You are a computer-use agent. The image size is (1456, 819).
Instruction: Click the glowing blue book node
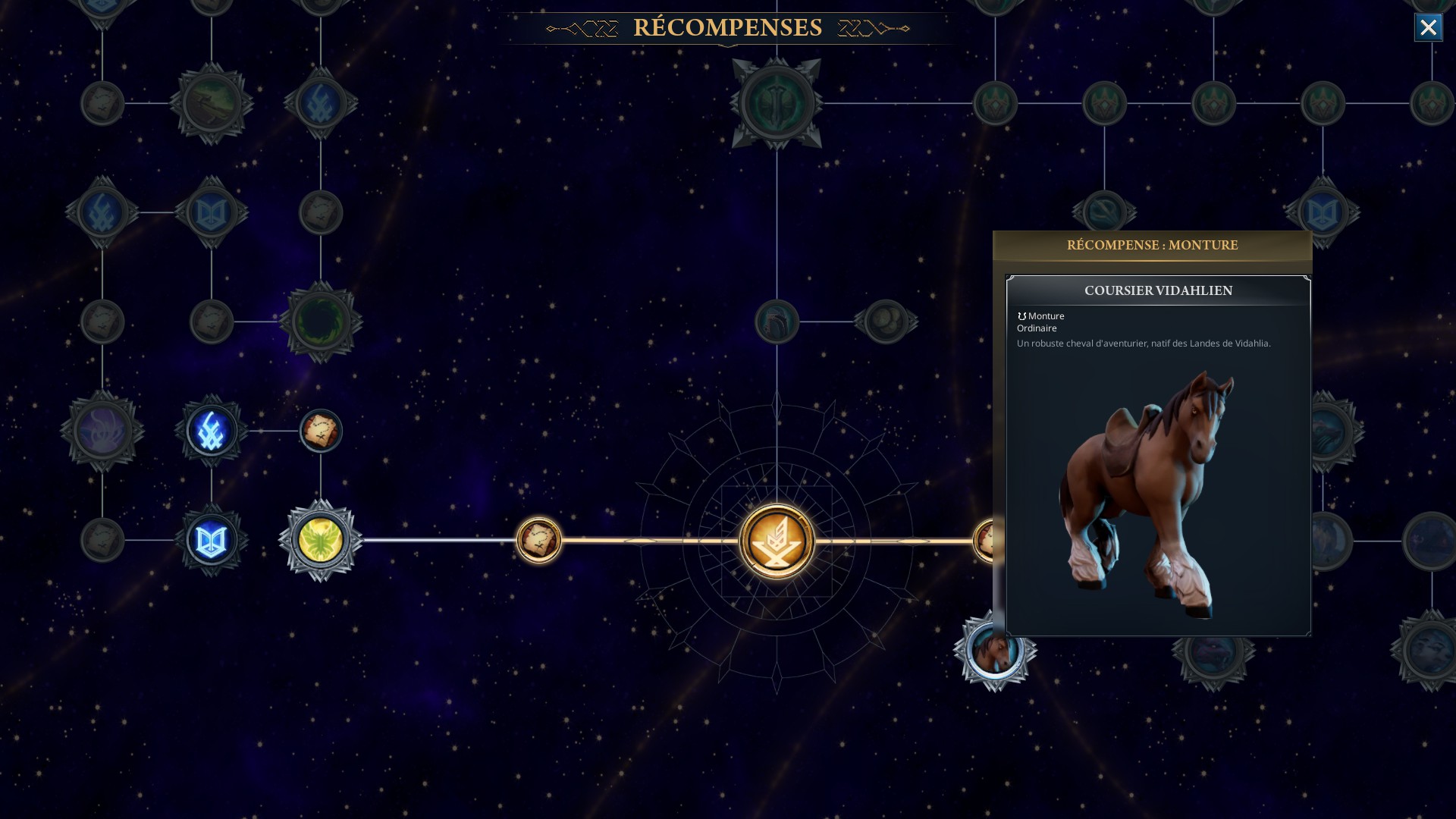212,541
